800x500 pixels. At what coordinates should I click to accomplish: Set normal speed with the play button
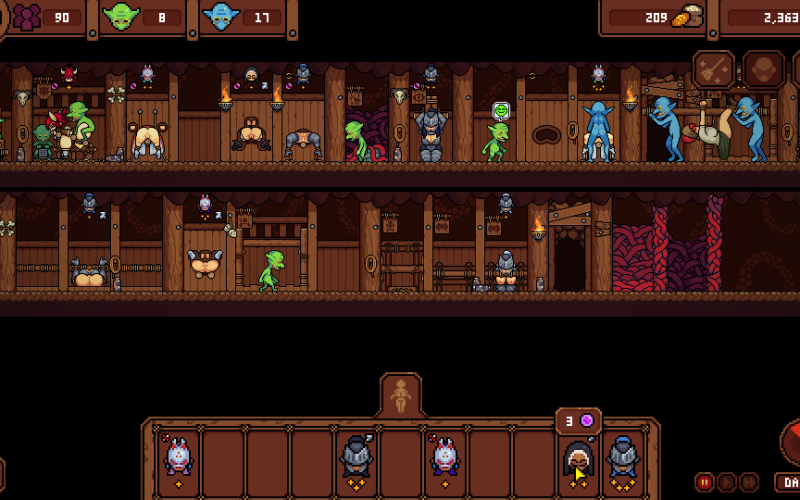tap(727, 481)
